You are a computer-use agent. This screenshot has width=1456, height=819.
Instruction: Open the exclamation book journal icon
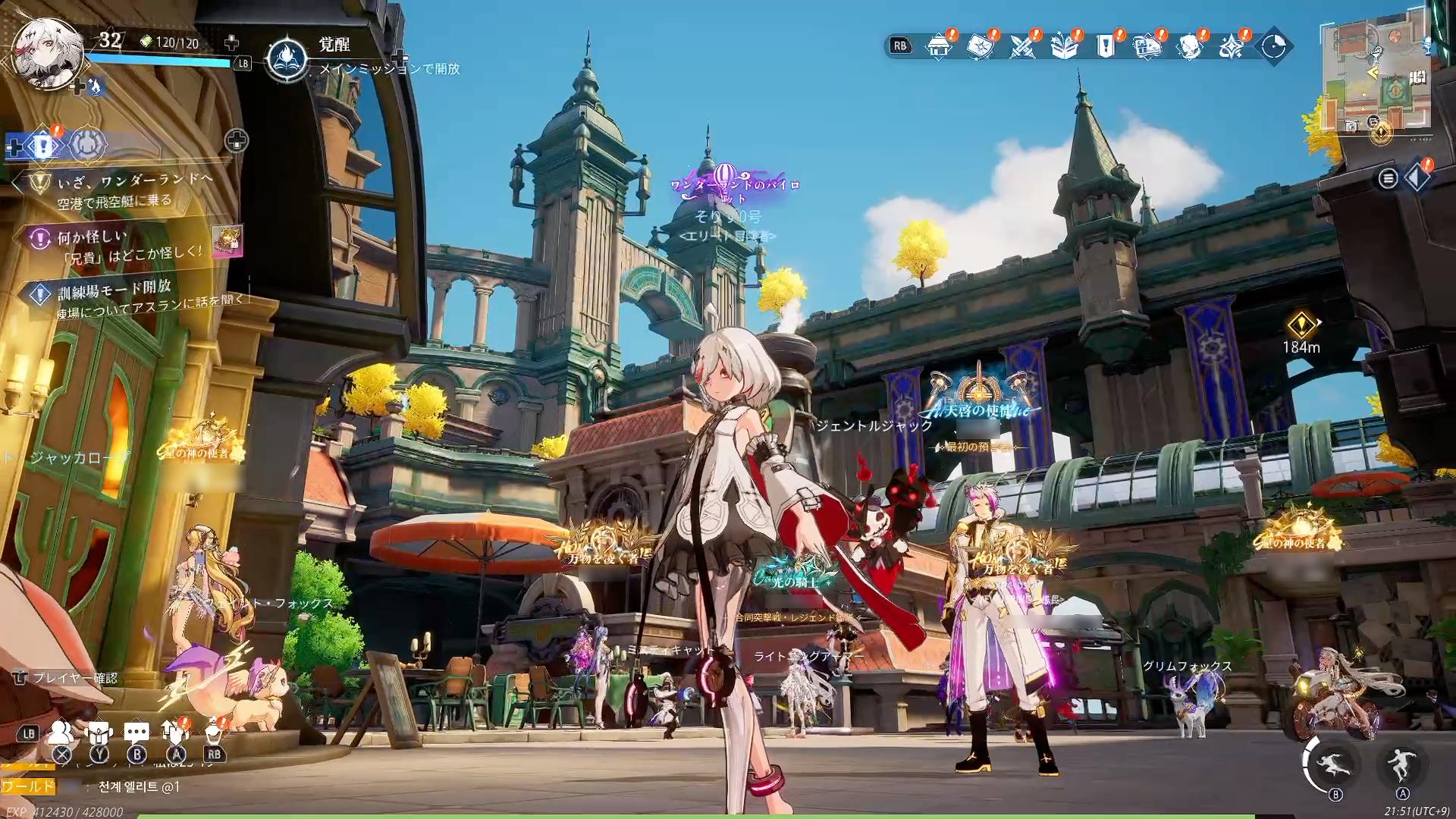[1106, 46]
